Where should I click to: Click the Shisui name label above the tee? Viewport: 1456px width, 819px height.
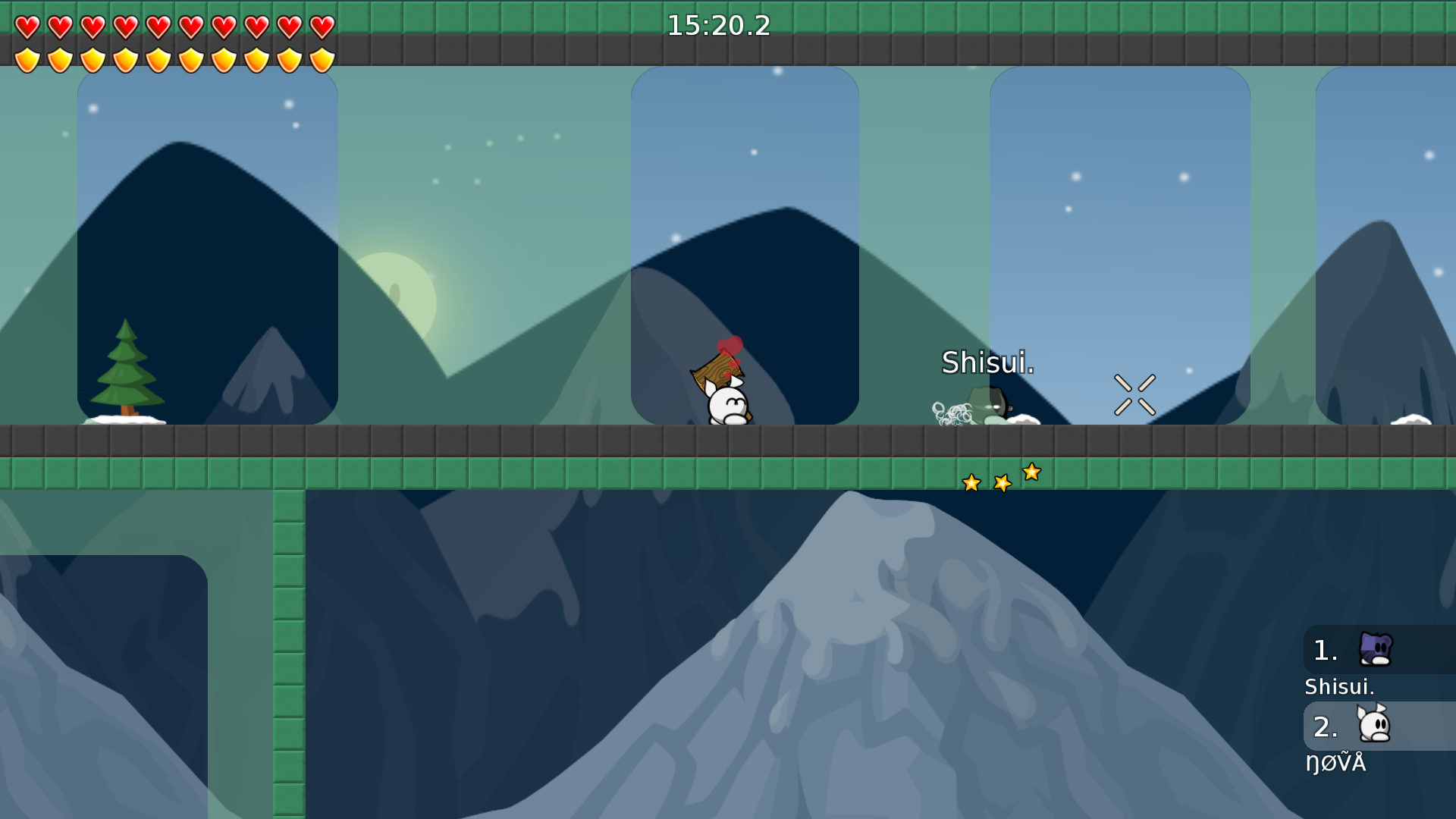click(x=987, y=364)
